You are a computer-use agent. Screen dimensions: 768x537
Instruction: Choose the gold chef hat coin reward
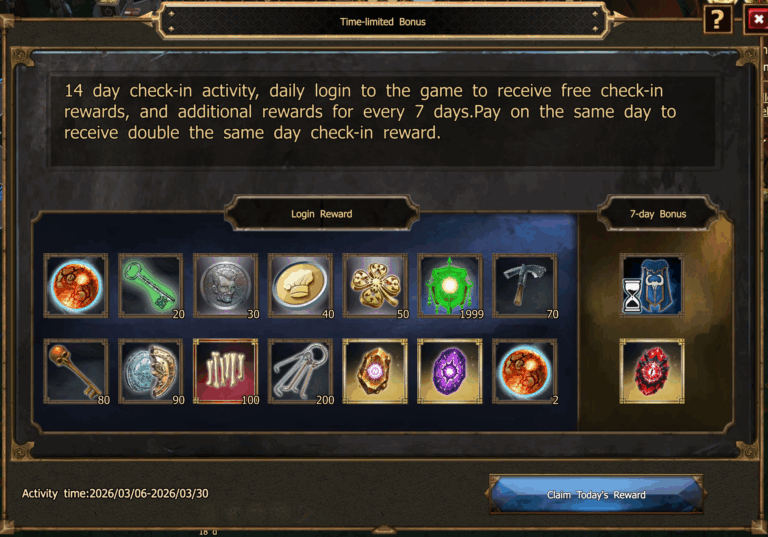pos(300,285)
